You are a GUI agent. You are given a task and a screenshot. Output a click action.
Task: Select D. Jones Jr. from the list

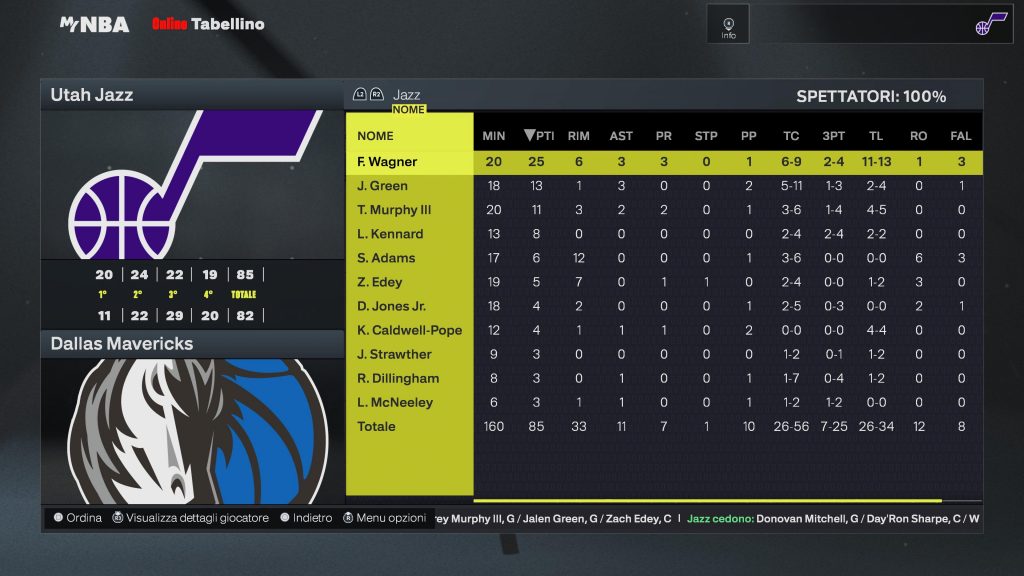pos(391,306)
